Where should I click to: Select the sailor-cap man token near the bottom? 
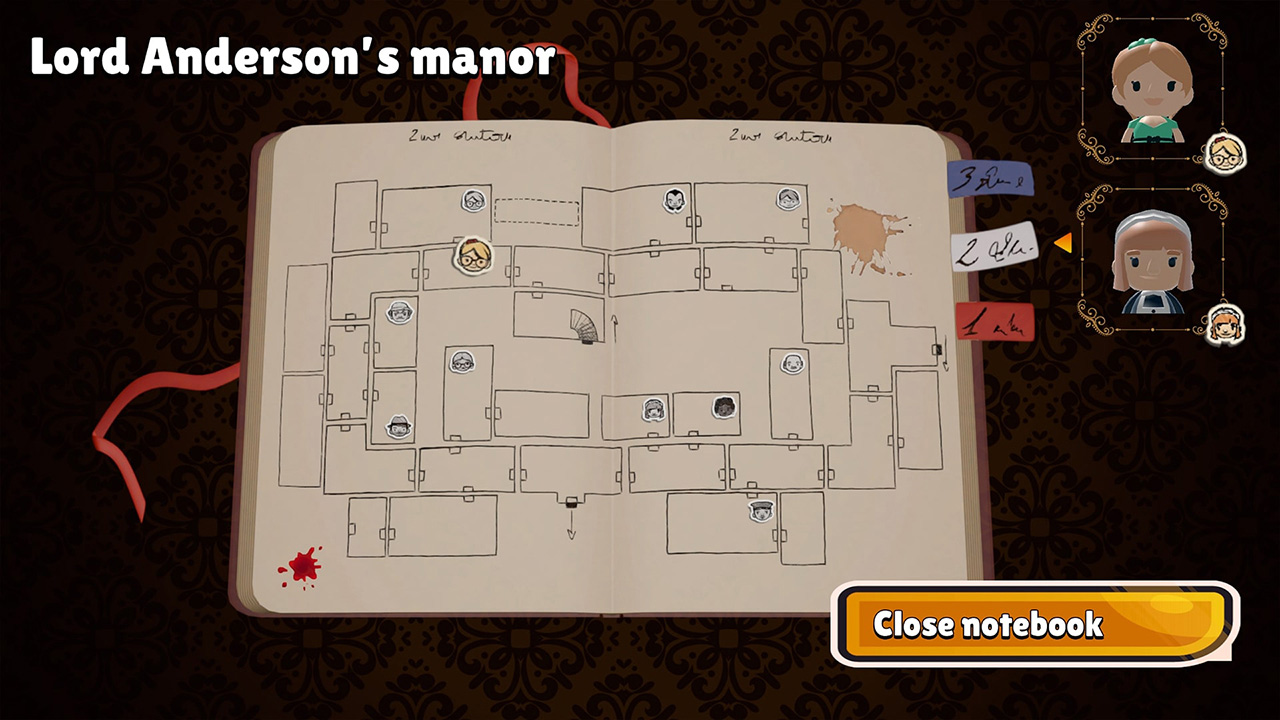pos(761,509)
